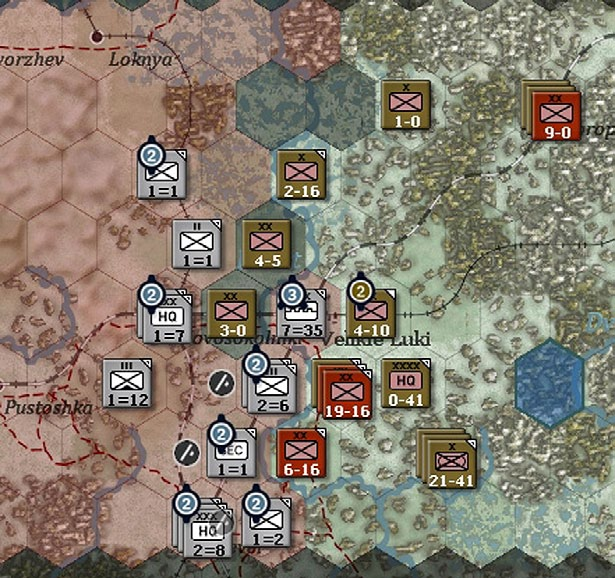Select the brown 4-5 division counter
This screenshot has width=615, height=578.
tap(266, 245)
